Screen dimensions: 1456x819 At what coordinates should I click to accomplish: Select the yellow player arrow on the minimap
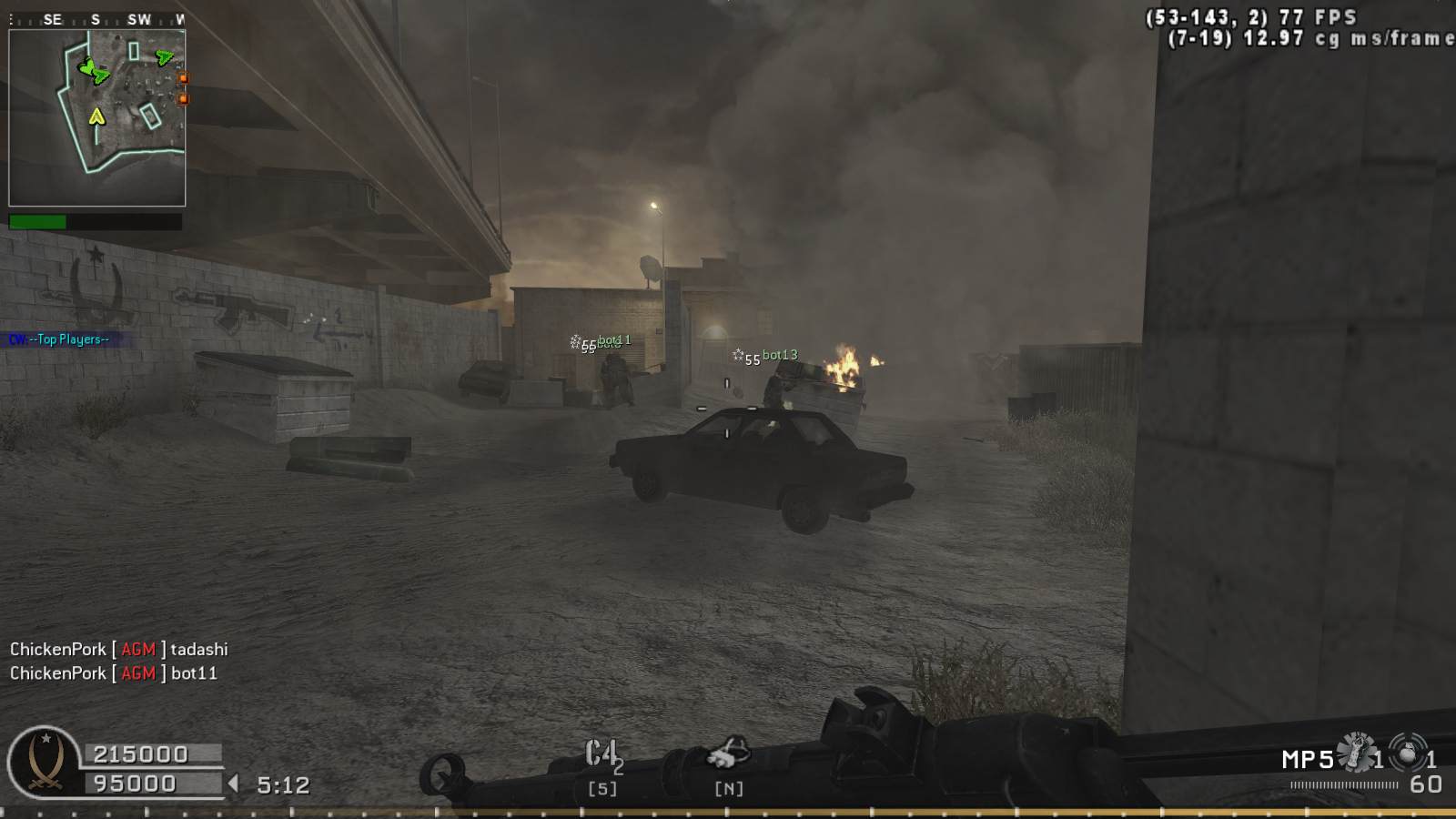click(x=96, y=116)
